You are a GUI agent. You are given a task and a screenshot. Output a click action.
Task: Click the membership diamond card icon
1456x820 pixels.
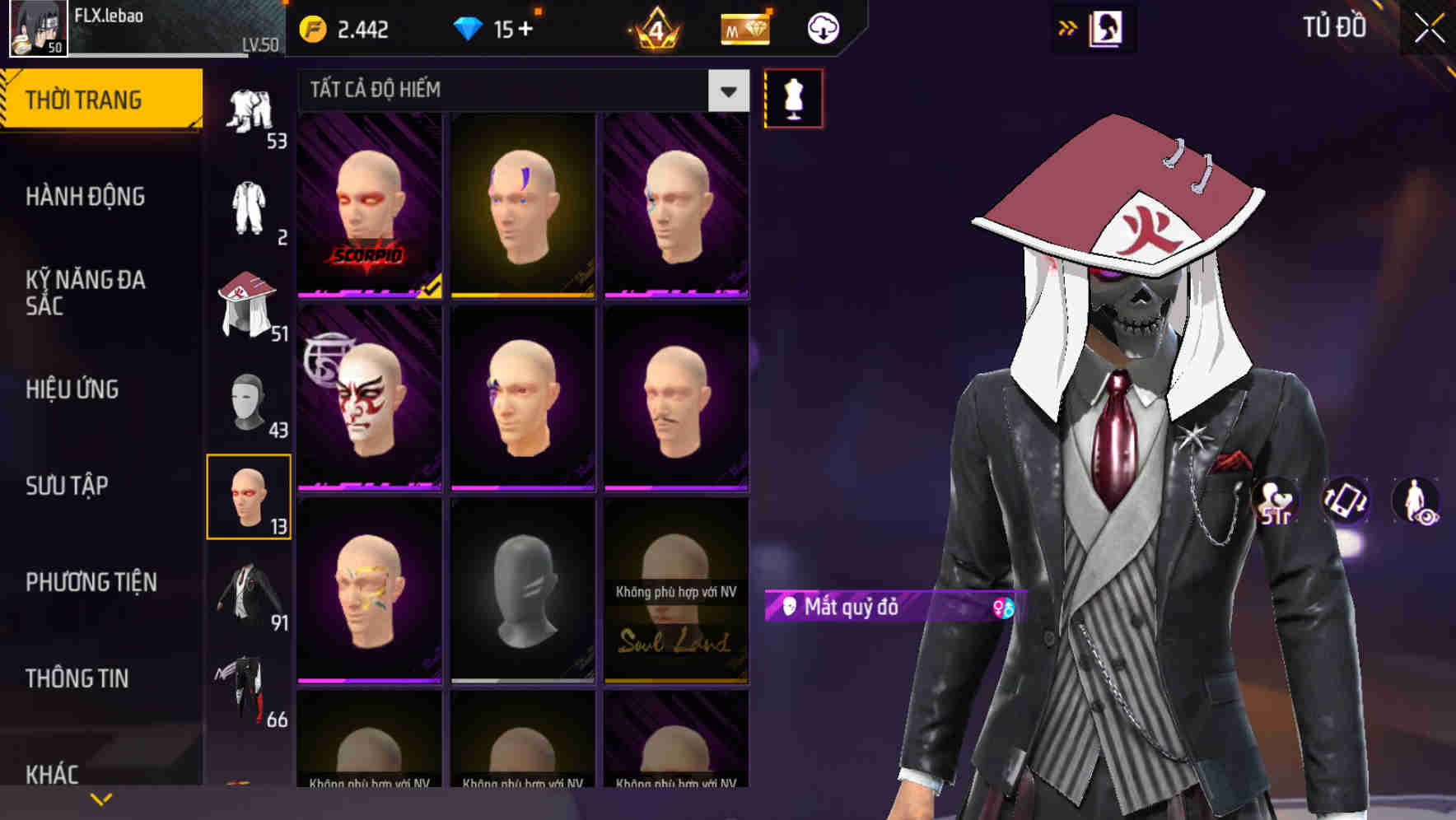(x=744, y=27)
